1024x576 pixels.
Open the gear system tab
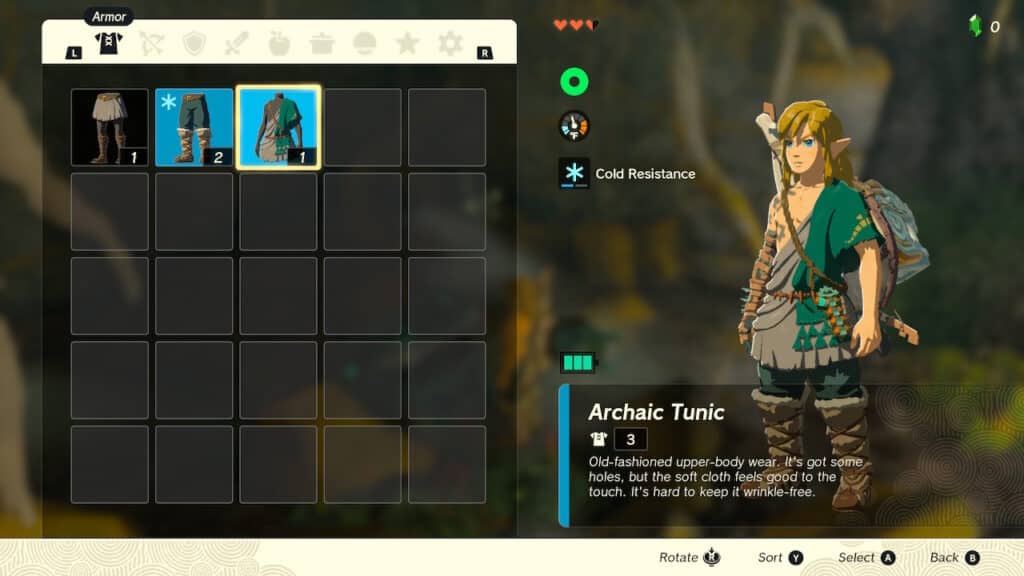coord(450,43)
